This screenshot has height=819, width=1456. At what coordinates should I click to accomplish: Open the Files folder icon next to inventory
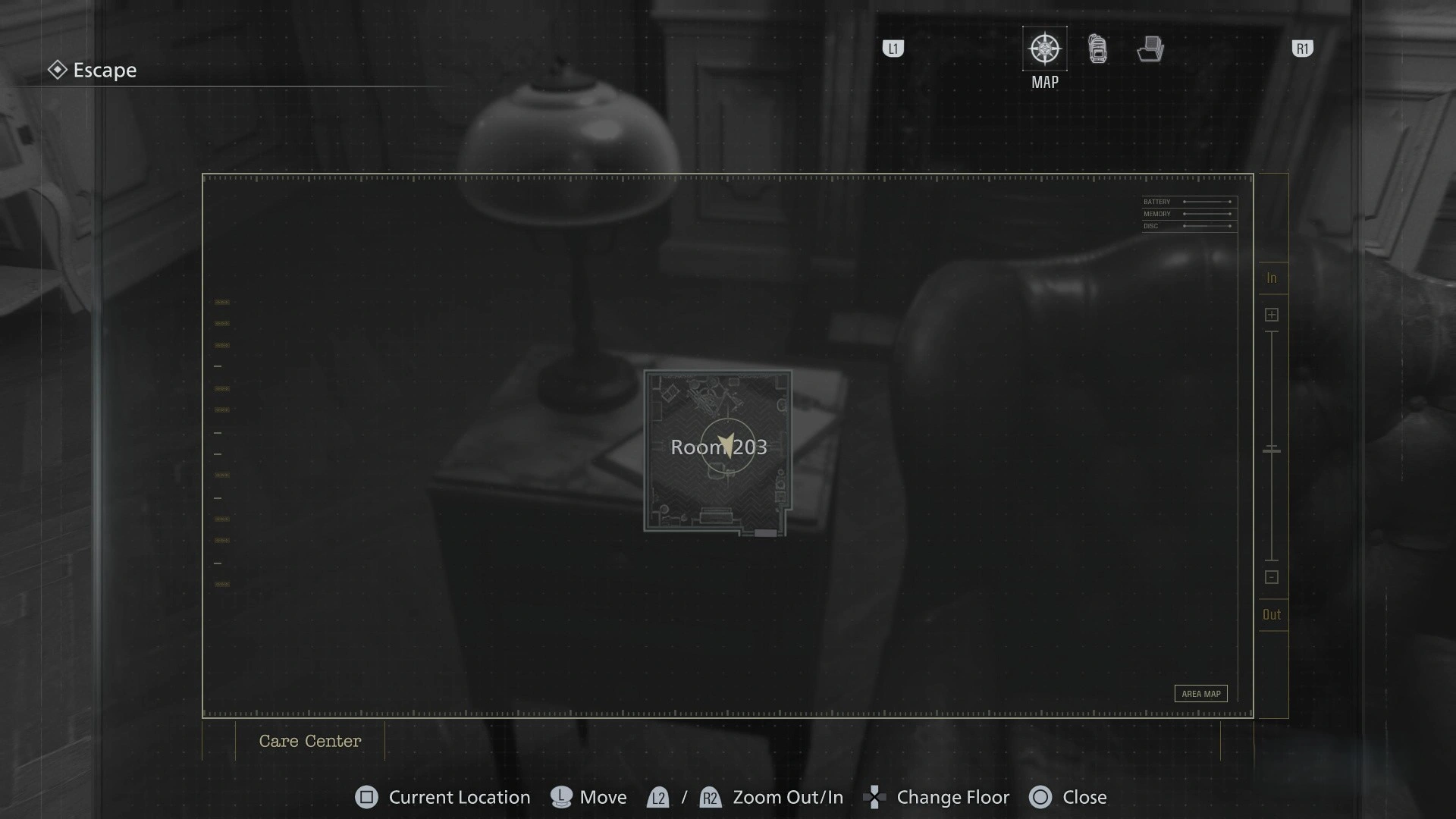pyautogui.click(x=1150, y=49)
